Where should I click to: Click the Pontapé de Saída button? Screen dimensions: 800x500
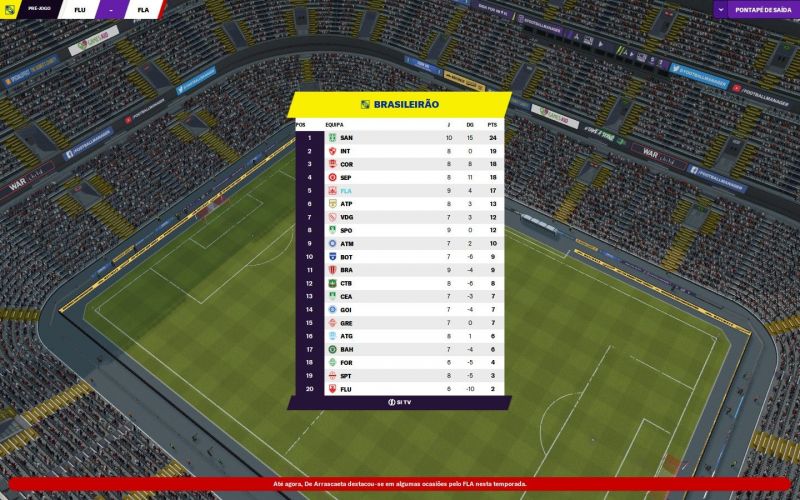[762, 9]
